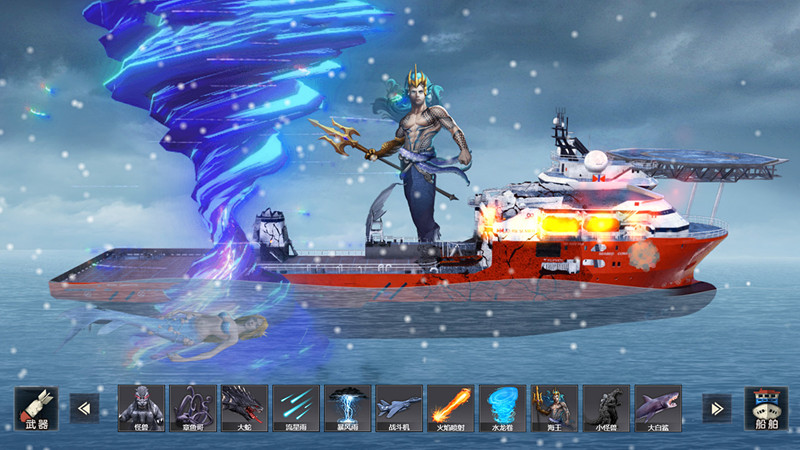Select the 战斗机 fighter jet
Viewport: 800px width, 450px height.
point(399,408)
